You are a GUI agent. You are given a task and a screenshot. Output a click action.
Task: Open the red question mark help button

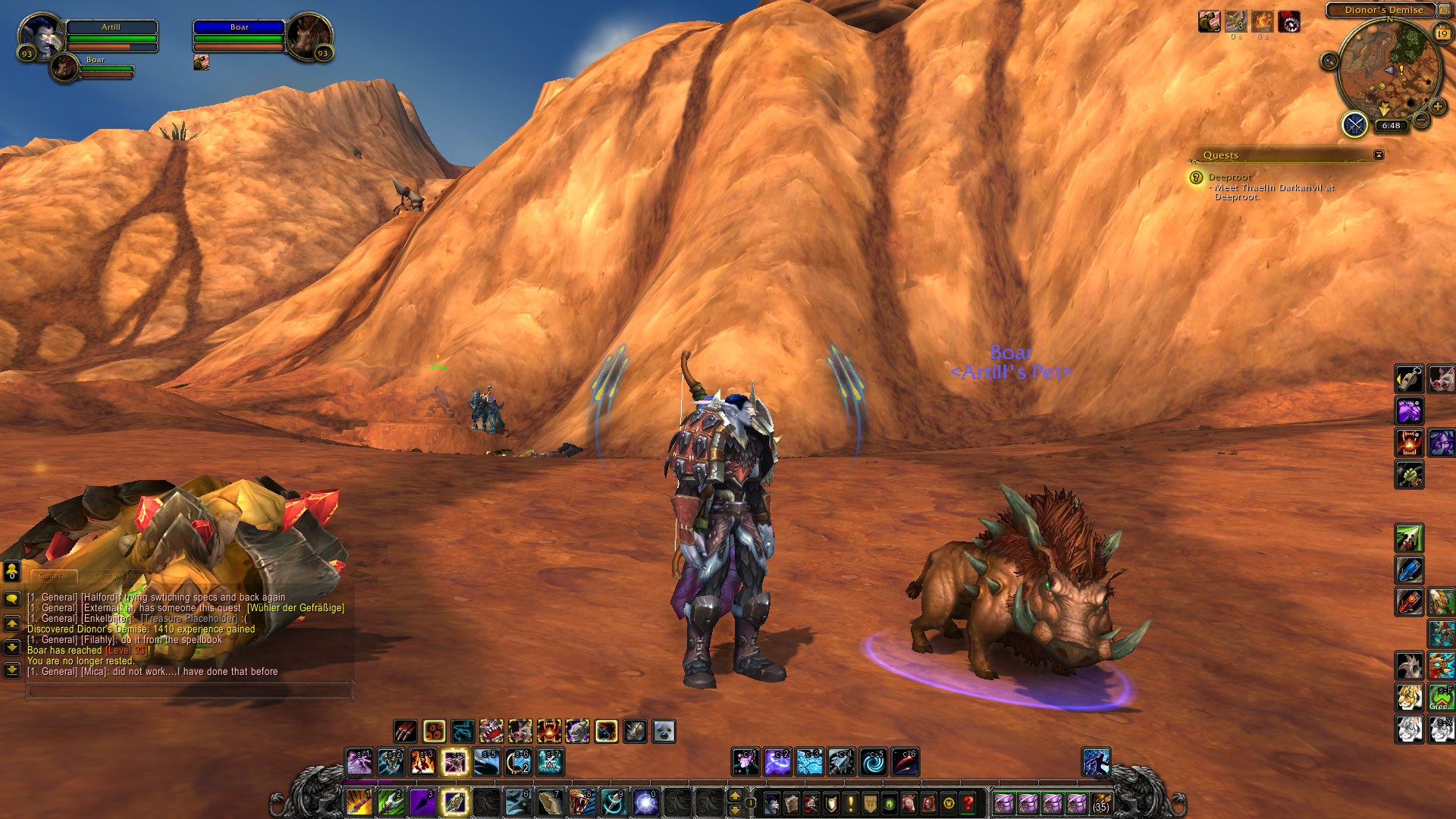(968, 802)
